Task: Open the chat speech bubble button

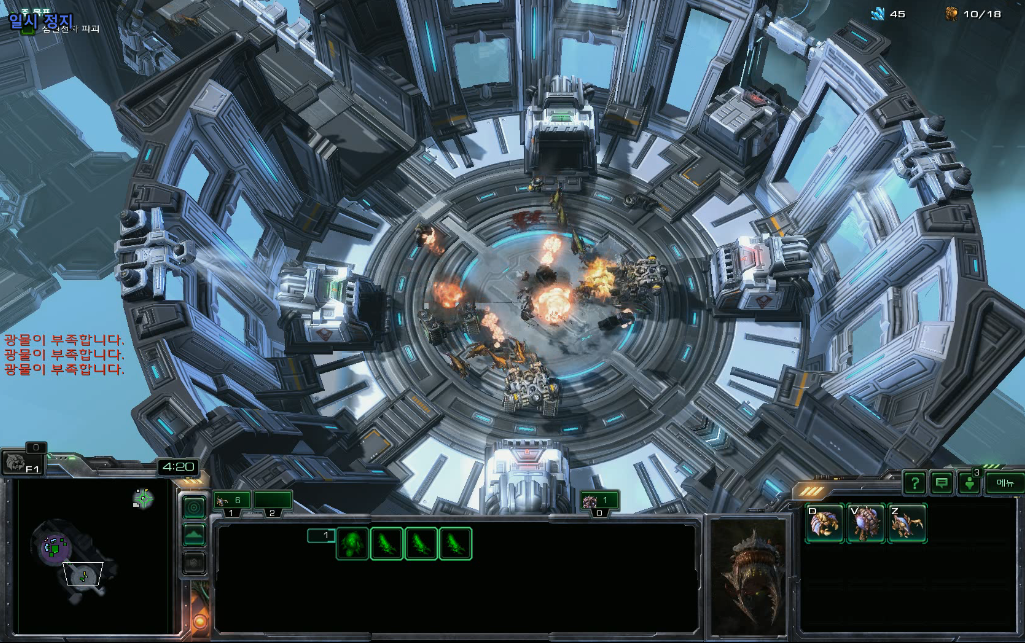Action: pos(942,483)
